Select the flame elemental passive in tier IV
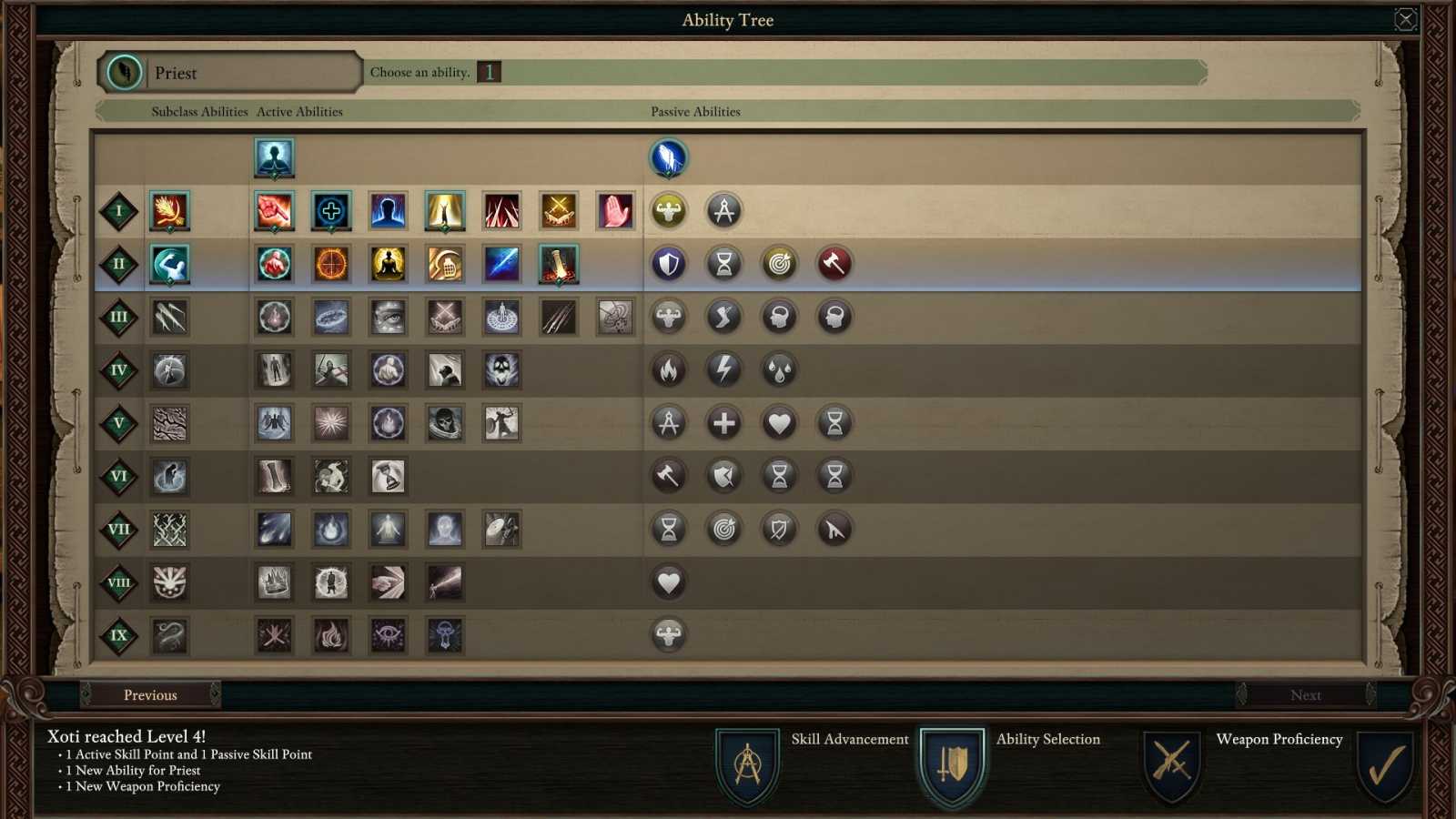 (x=669, y=369)
